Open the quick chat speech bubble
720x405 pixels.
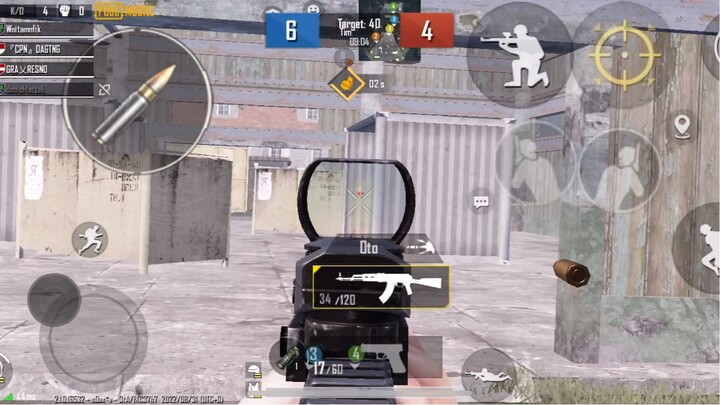[x=482, y=201]
